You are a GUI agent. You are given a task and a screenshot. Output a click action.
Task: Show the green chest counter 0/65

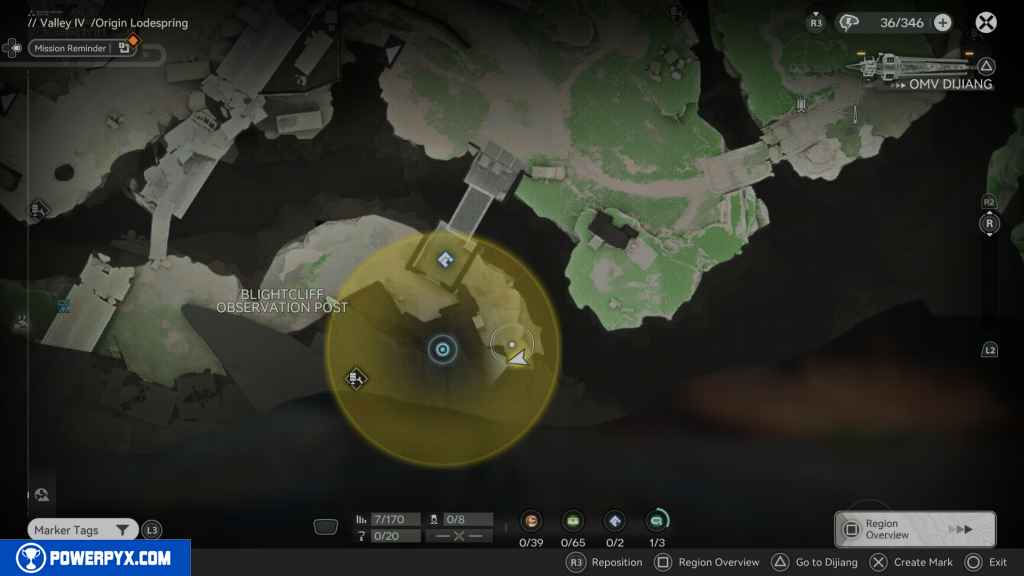(x=573, y=521)
